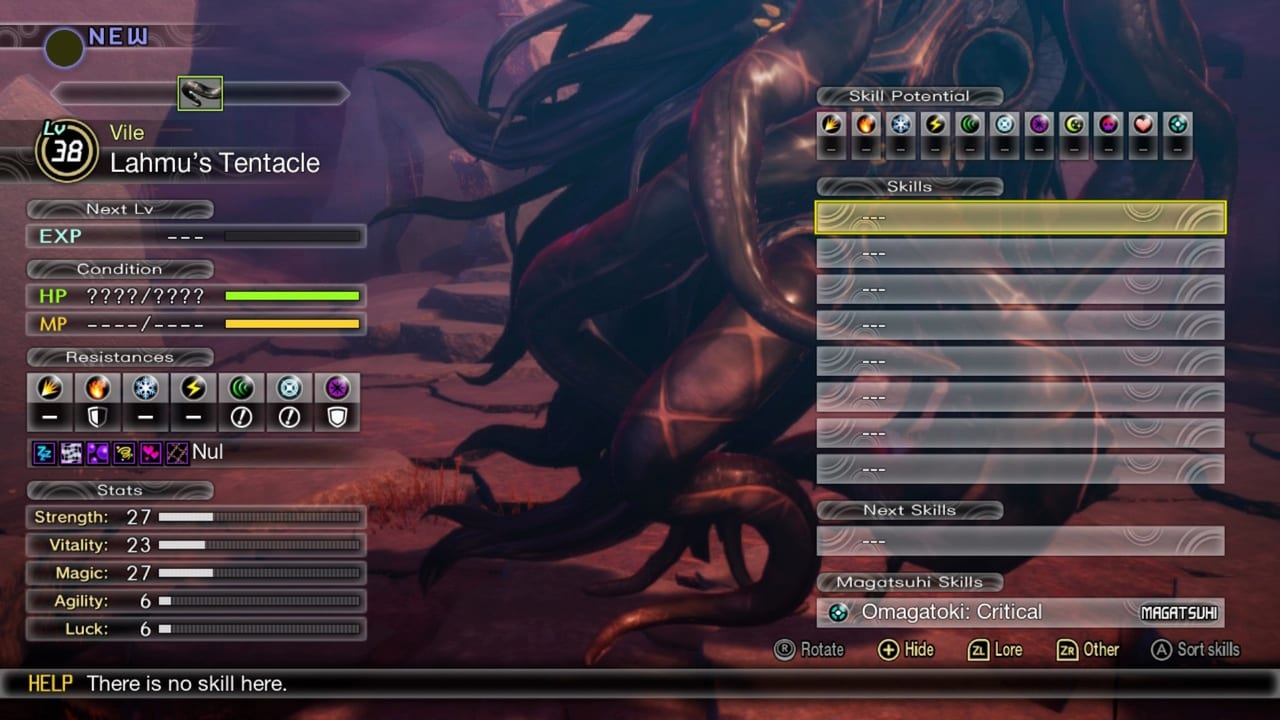Select the highlighted empty skill slot
The image size is (1280, 720).
[x=1020, y=217]
